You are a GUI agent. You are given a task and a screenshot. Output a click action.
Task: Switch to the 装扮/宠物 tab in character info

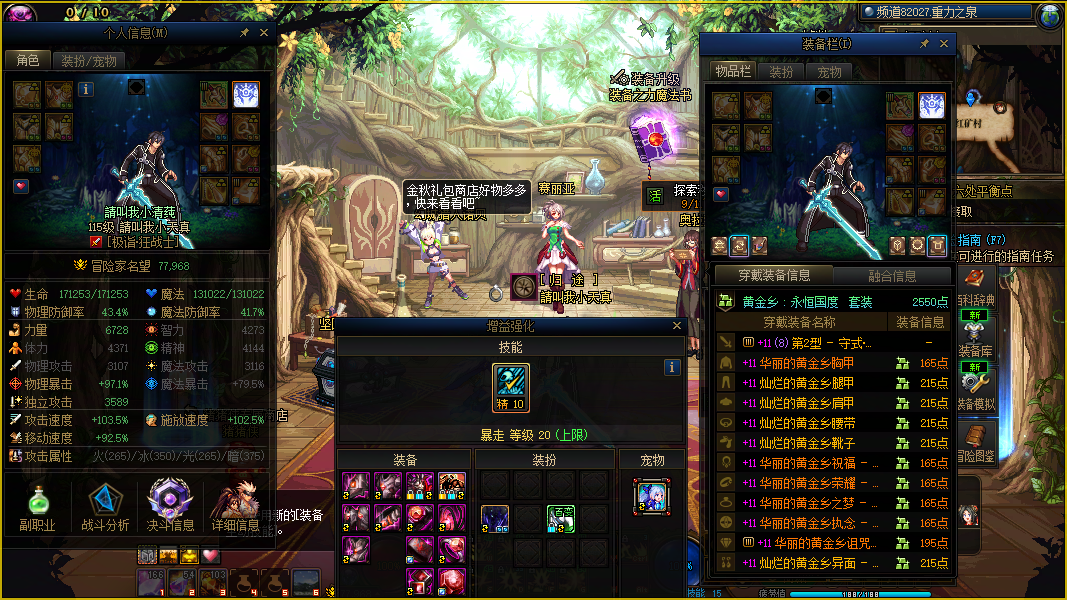coord(89,60)
